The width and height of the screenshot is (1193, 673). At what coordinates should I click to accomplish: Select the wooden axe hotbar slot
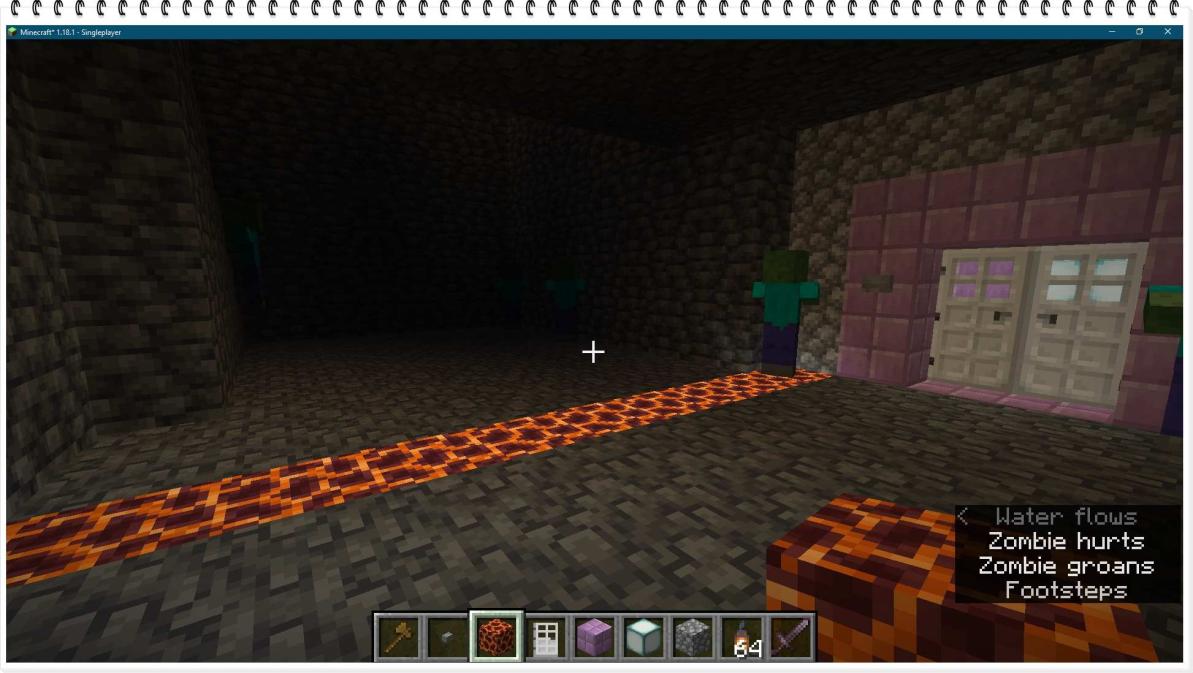point(399,637)
